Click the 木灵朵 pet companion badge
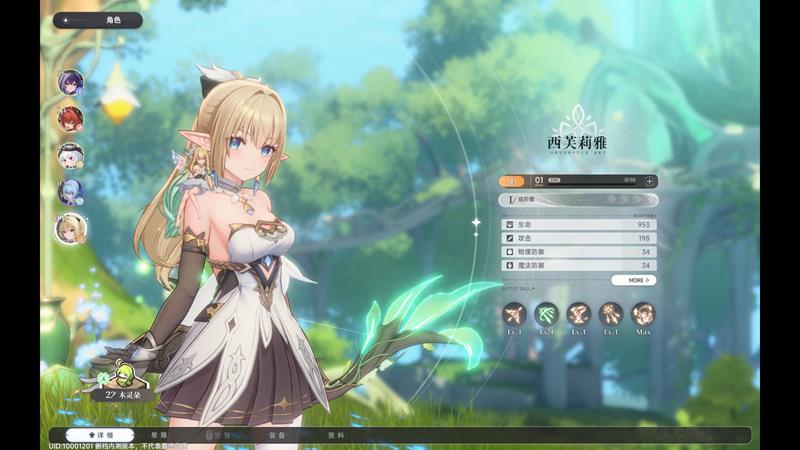The height and width of the screenshot is (450, 800). [120, 394]
